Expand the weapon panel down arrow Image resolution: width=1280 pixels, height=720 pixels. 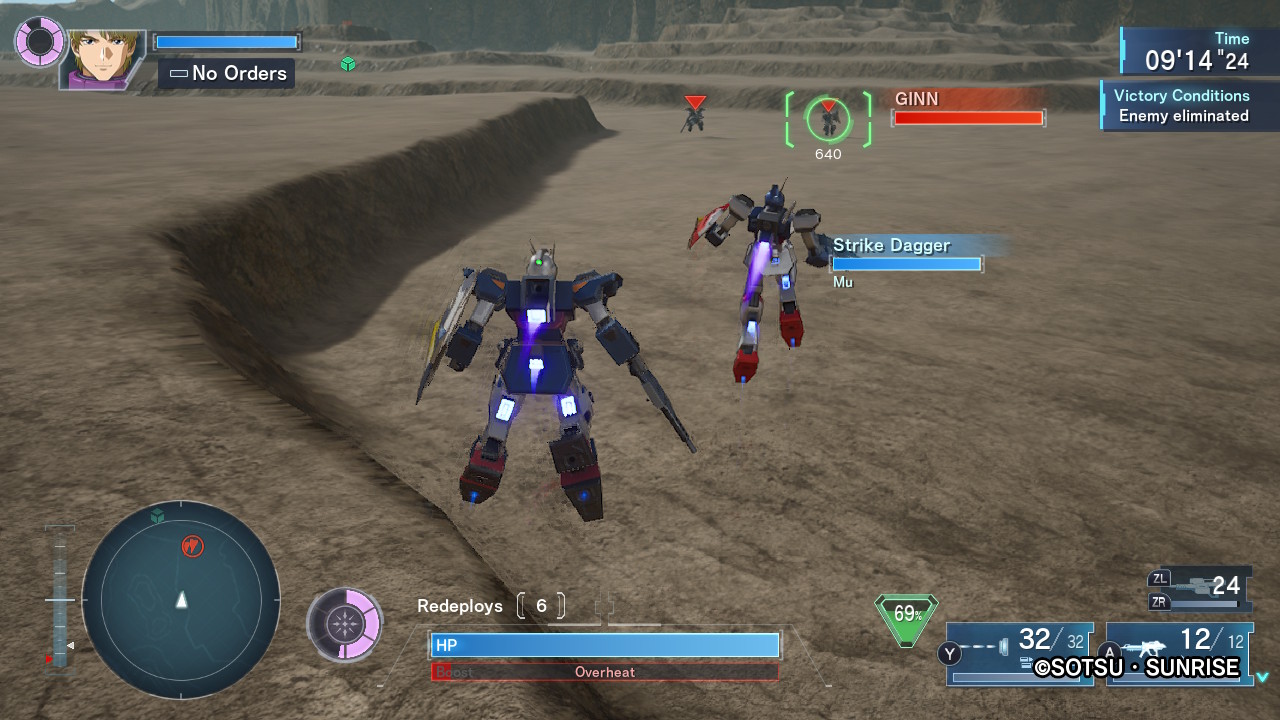click(1263, 677)
